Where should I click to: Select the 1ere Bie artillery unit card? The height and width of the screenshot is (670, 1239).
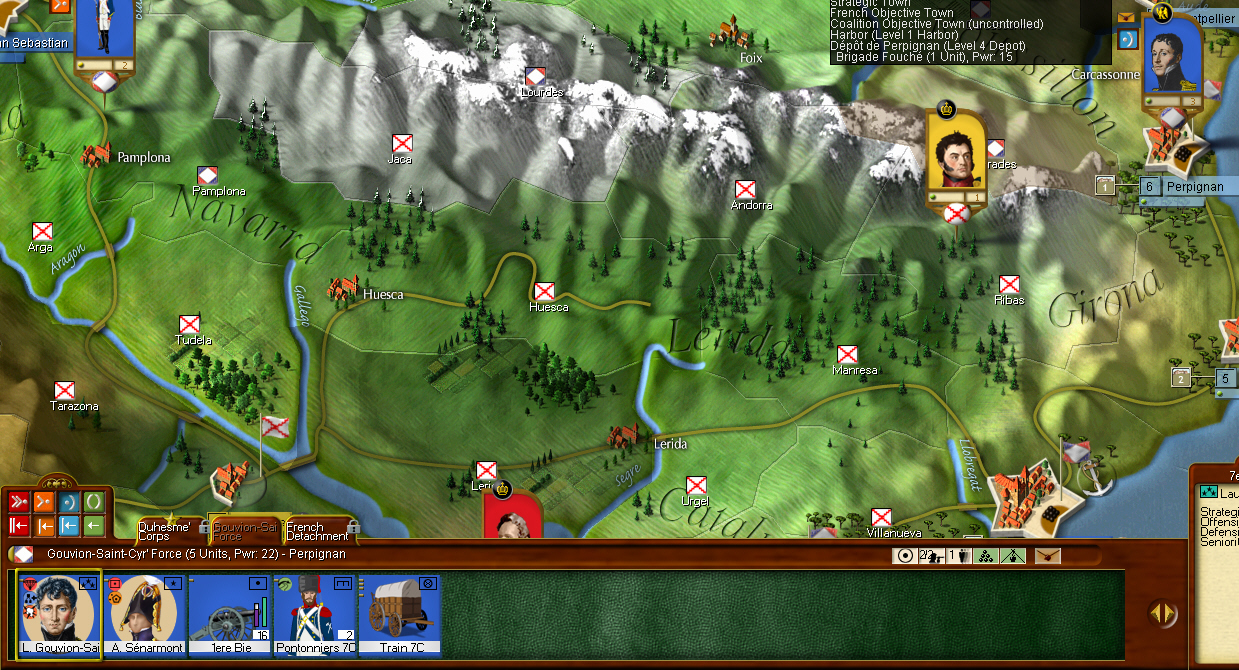[x=229, y=613]
